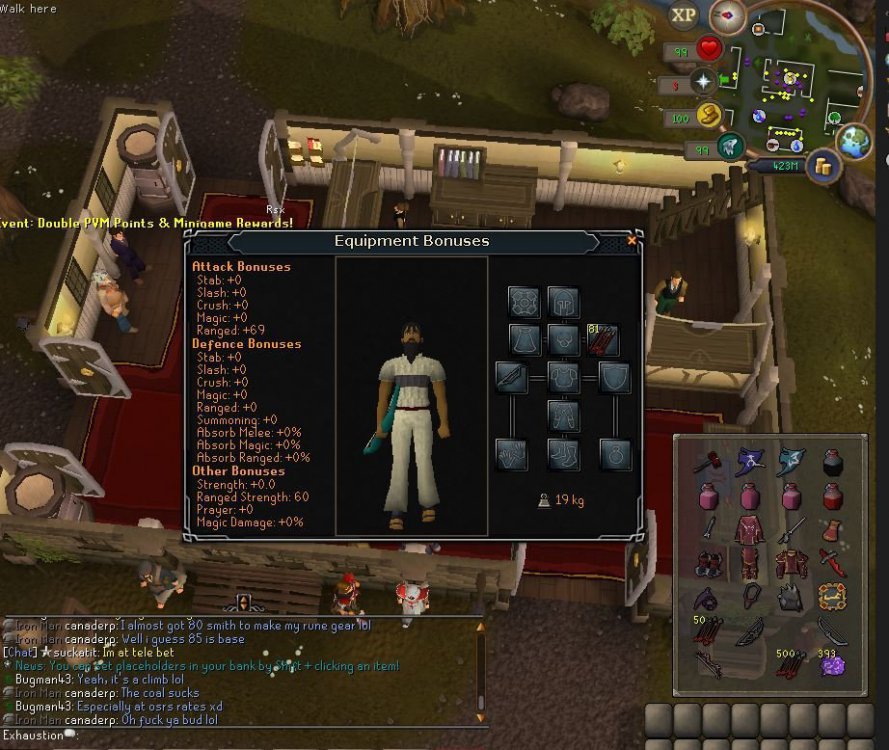Toggle the XP counter button
This screenshot has height=750, width=889.
(684, 15)
